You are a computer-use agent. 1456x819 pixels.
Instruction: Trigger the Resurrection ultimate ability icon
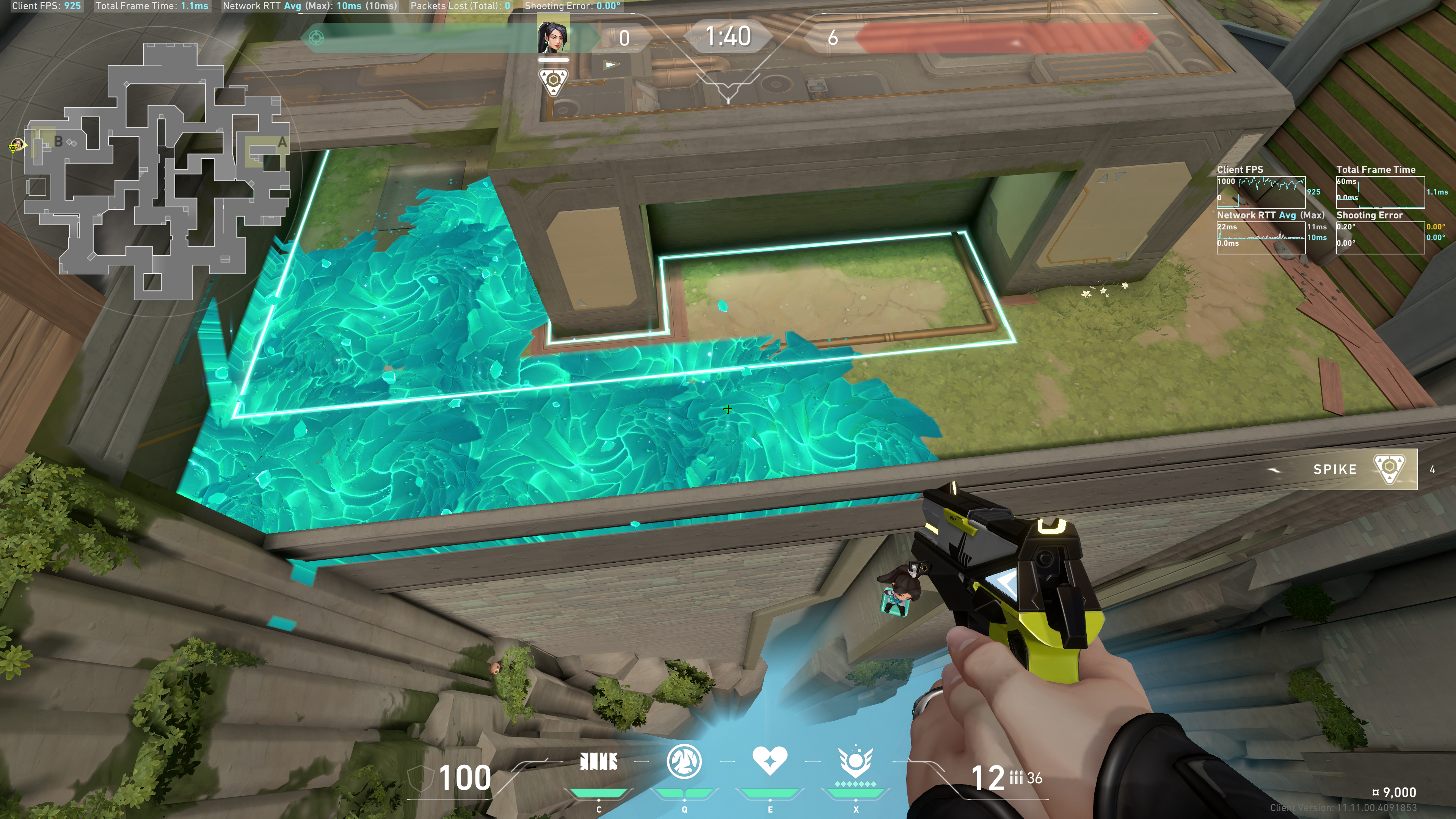[855, 762]
